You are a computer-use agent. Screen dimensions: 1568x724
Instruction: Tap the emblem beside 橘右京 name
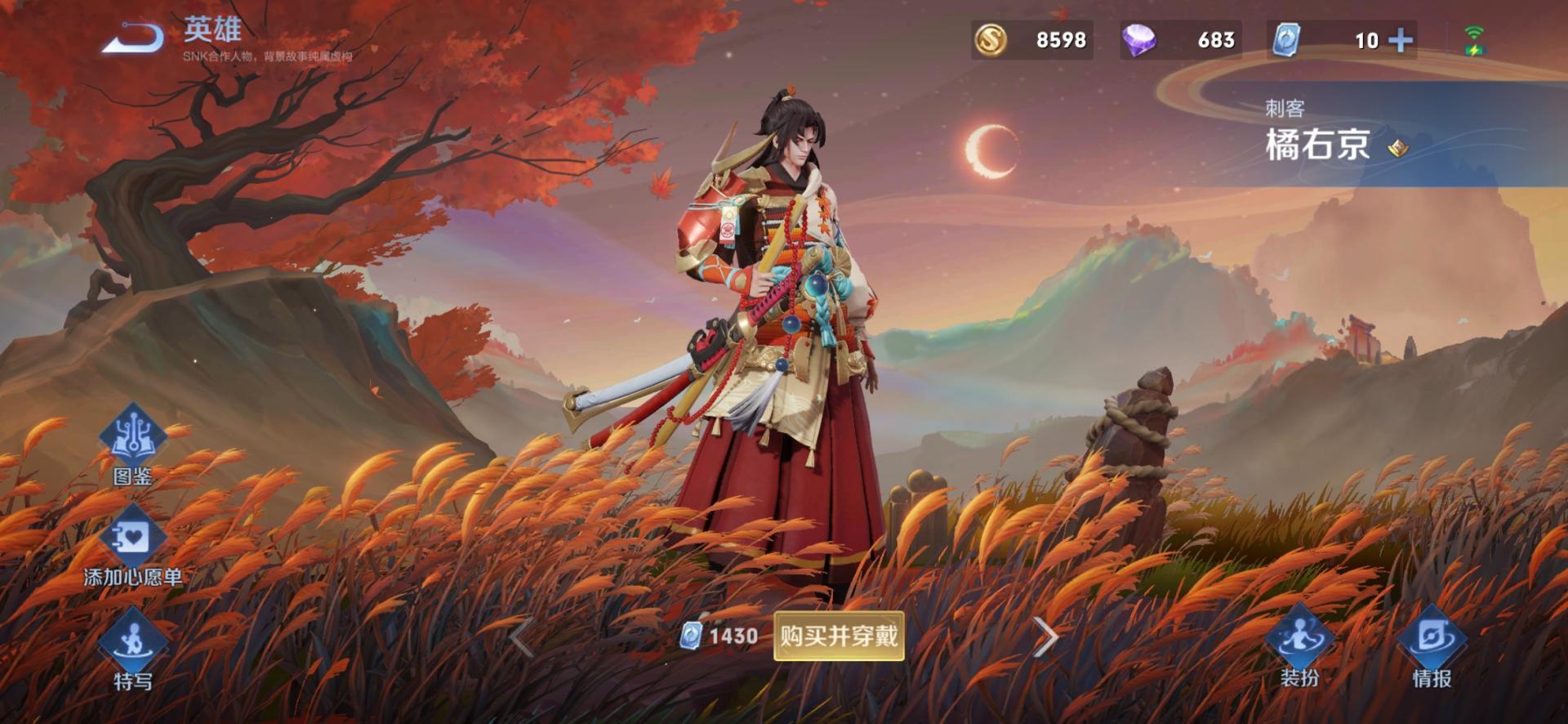point(1398,147)
